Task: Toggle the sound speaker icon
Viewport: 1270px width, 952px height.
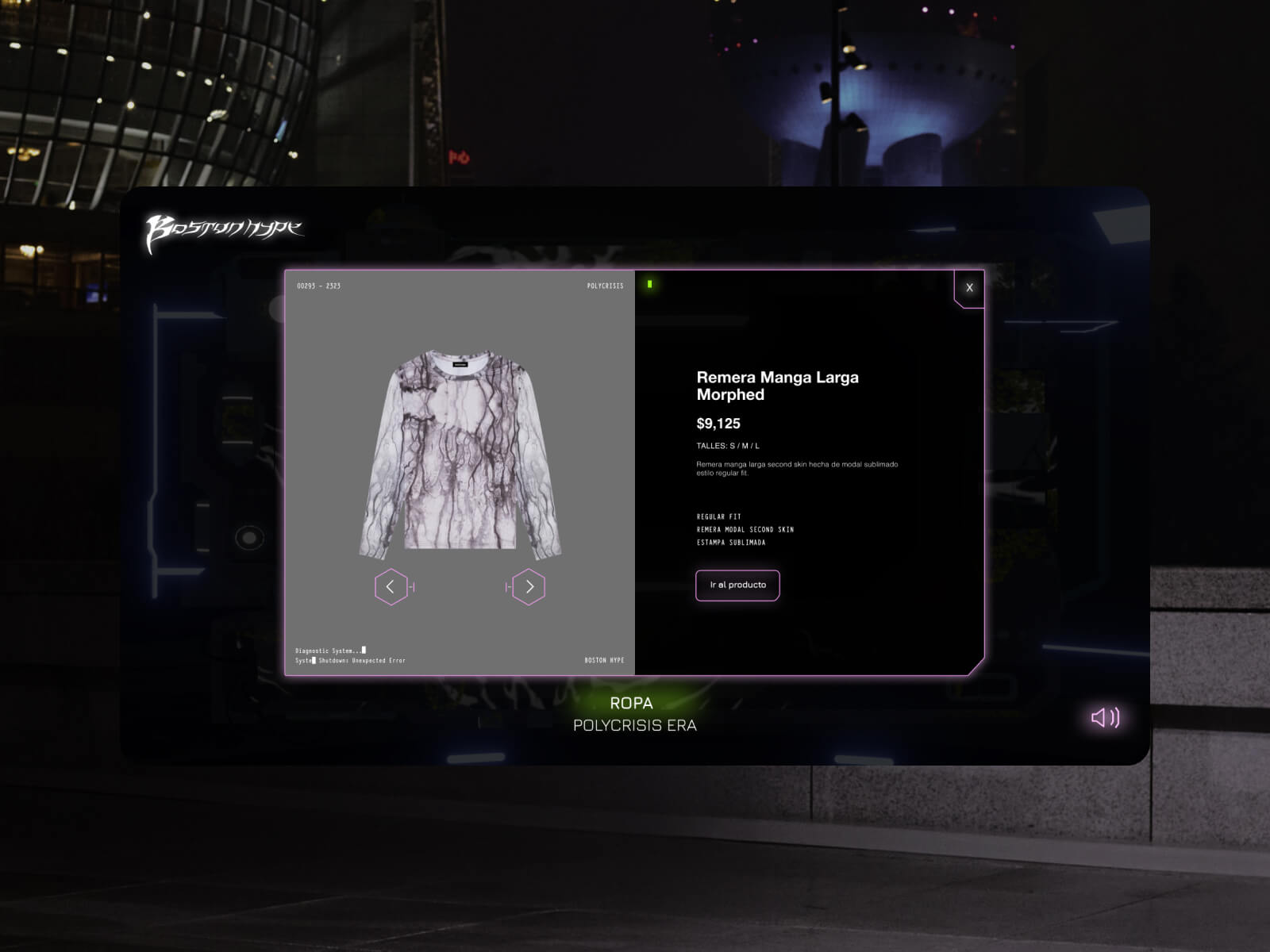Action: point(1105,718)
